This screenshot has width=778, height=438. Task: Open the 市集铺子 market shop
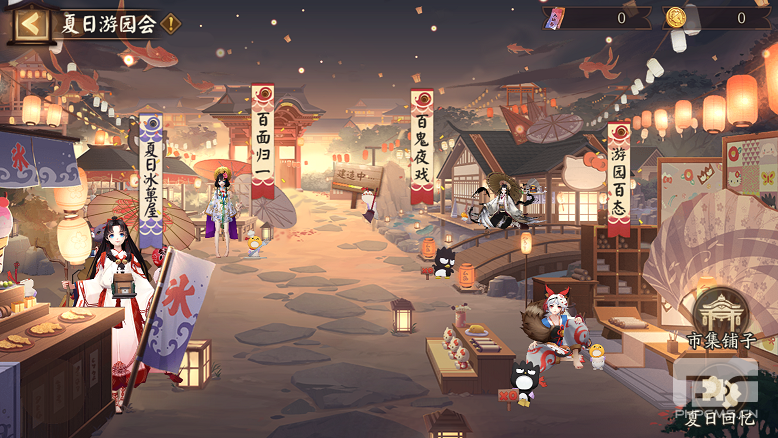pos(720,320)
